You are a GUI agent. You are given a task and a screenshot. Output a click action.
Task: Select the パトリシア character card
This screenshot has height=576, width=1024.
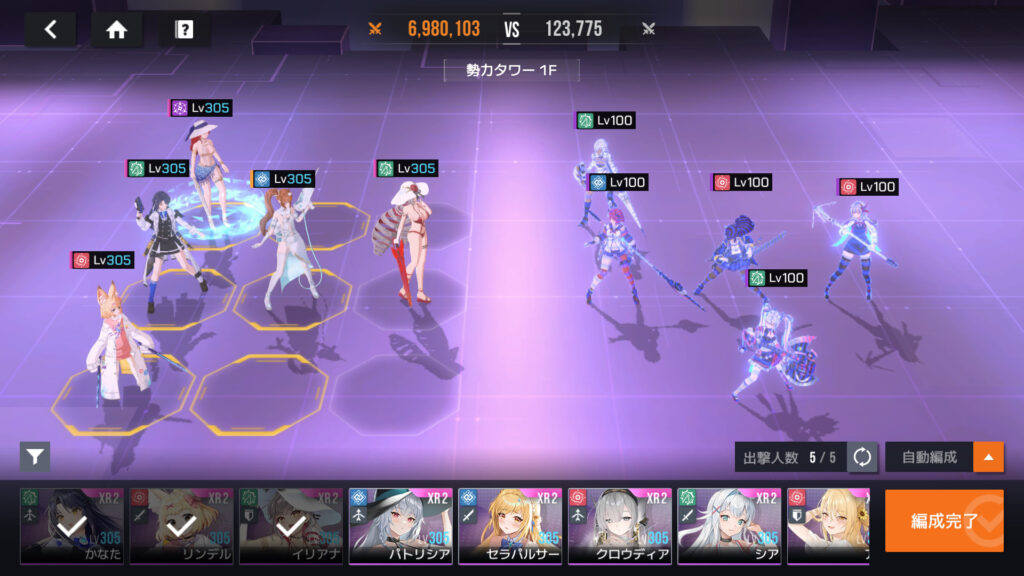point(400,526)
